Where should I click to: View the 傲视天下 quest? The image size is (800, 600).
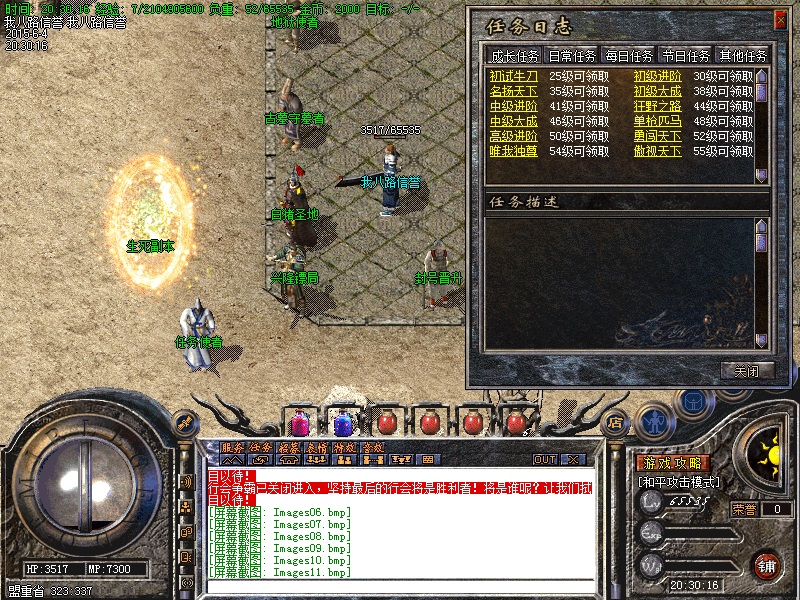pos(657,151)
